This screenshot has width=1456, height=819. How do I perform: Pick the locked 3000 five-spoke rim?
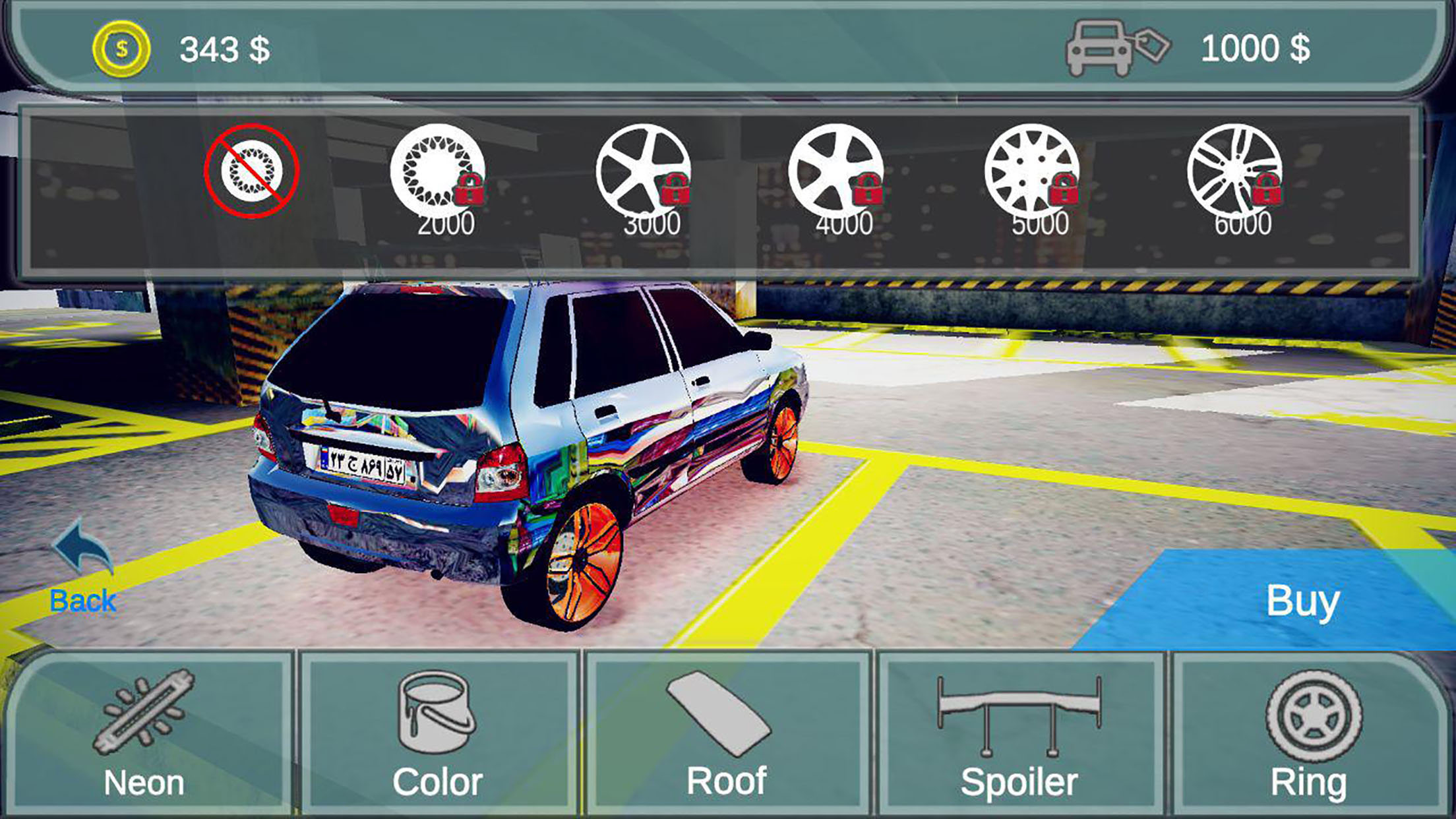[643, 173]
